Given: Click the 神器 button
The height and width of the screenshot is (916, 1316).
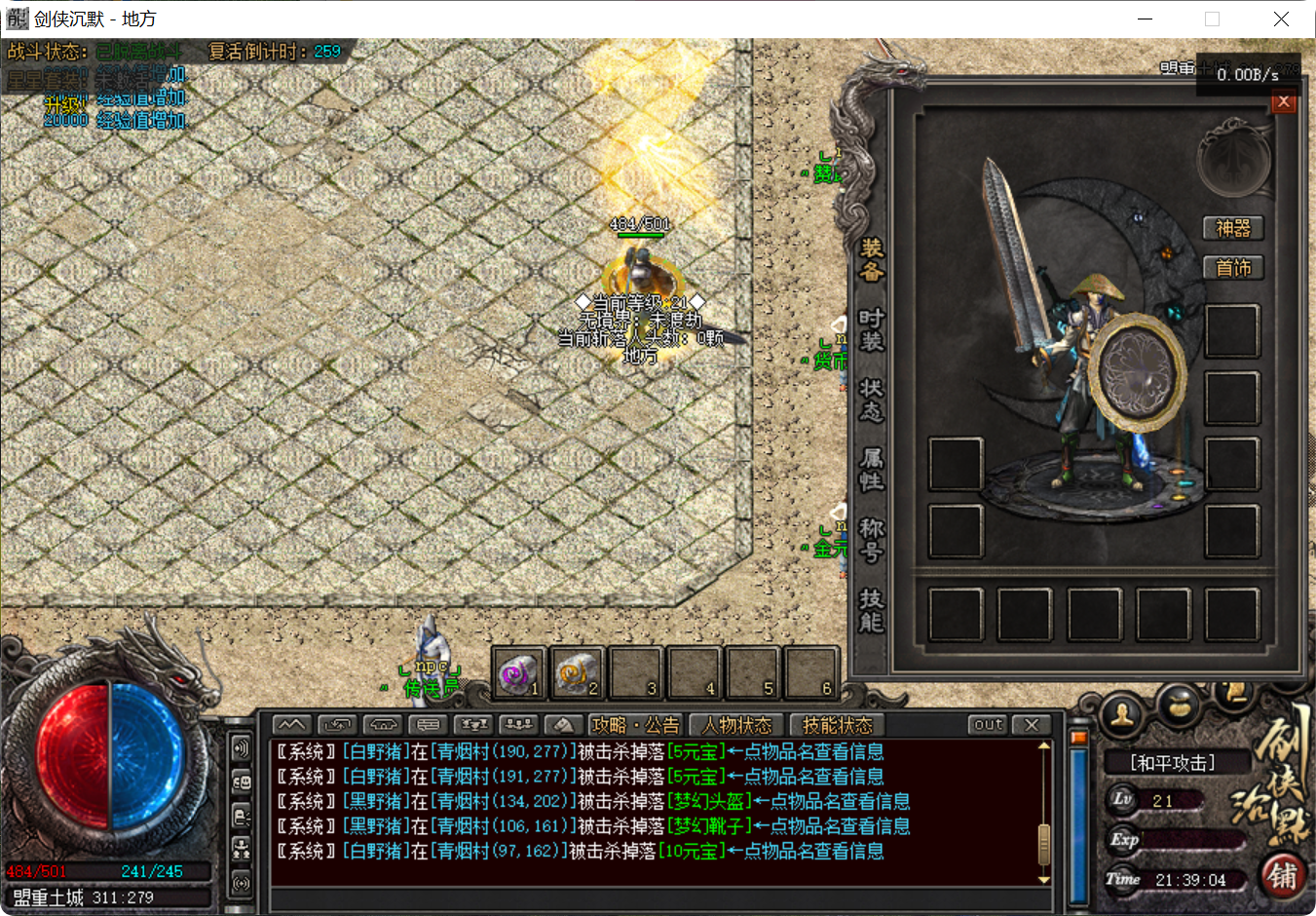Looking at the screenshot, I should point(1233,228).
